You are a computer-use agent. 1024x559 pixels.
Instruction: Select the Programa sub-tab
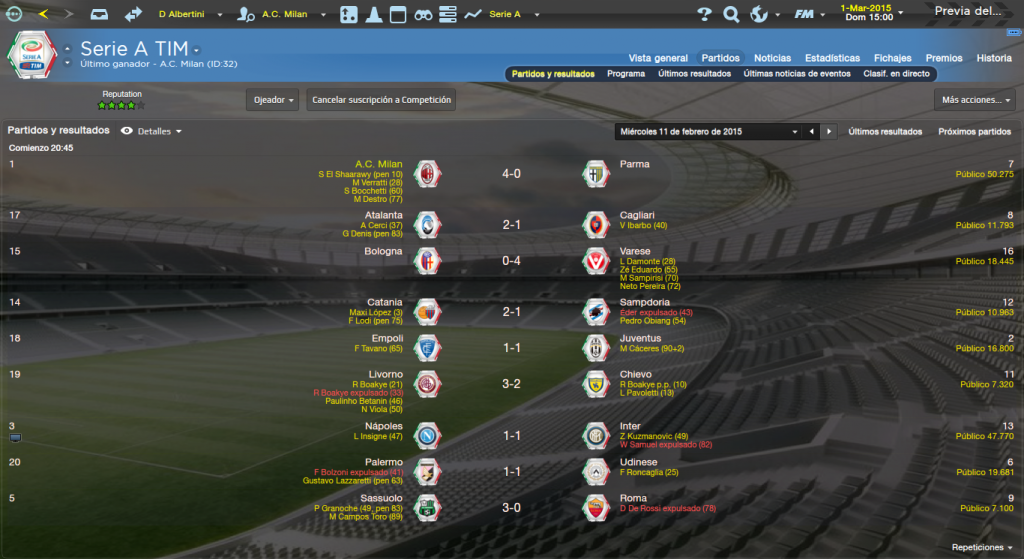pos(626,74)
